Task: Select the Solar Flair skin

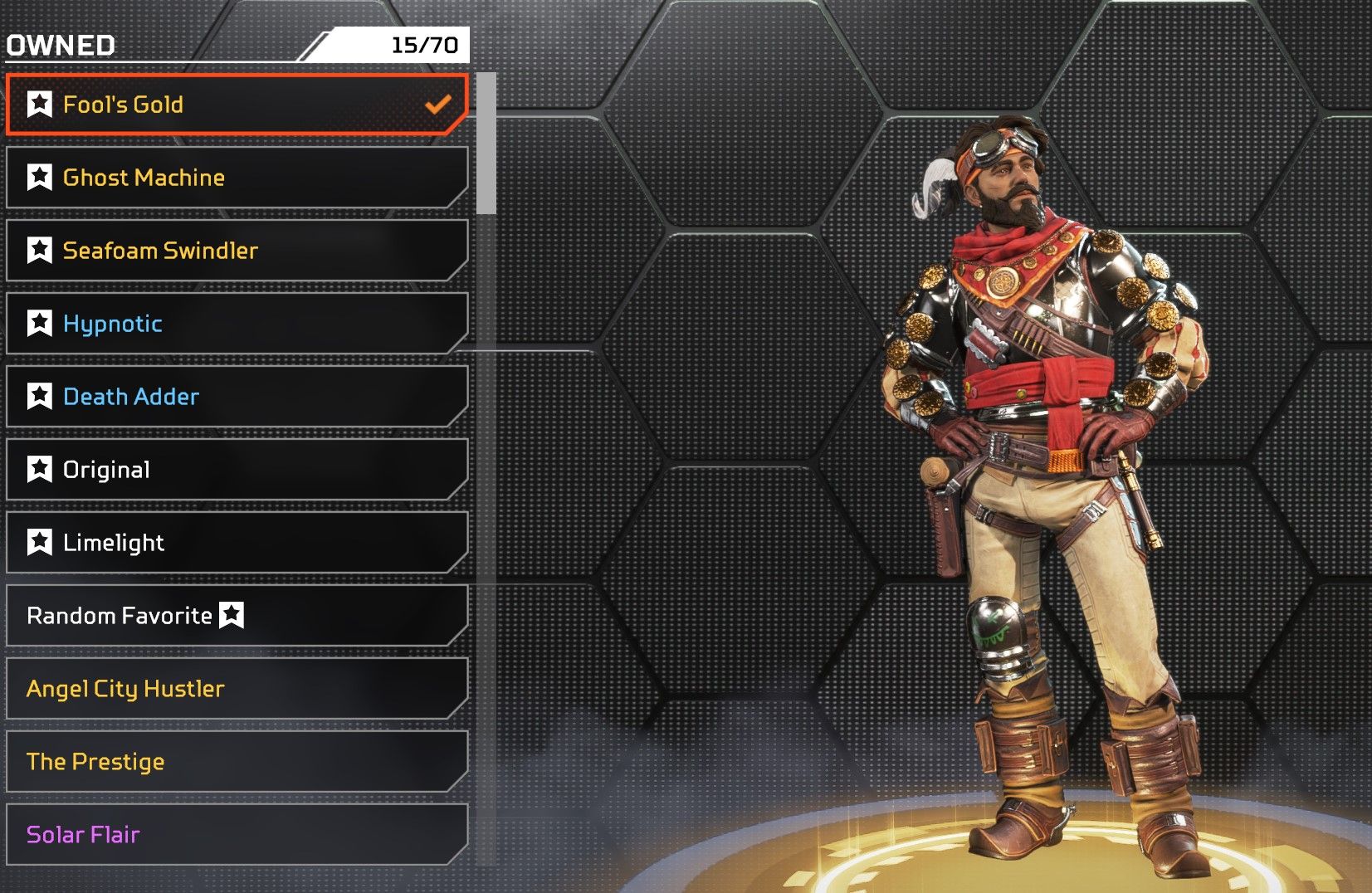Action: click(x=237, y=835)
